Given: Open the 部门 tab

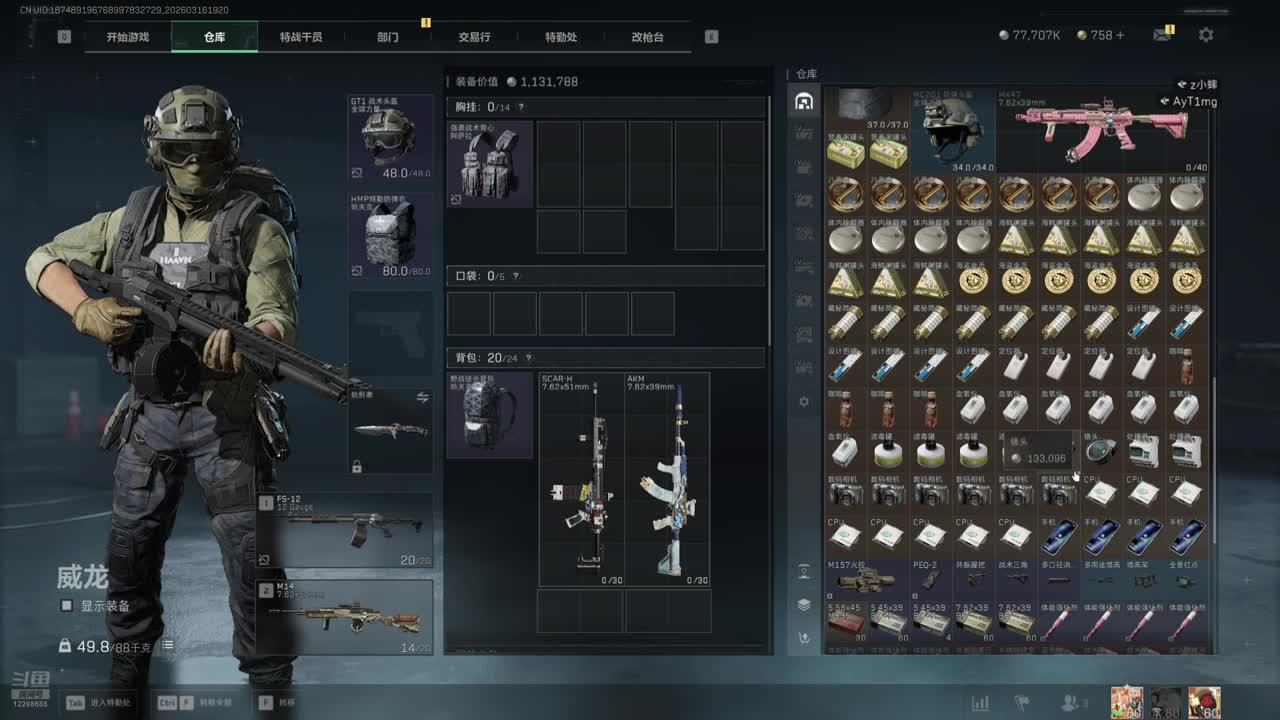Looking at the screenshot, I should click(388, 37).
